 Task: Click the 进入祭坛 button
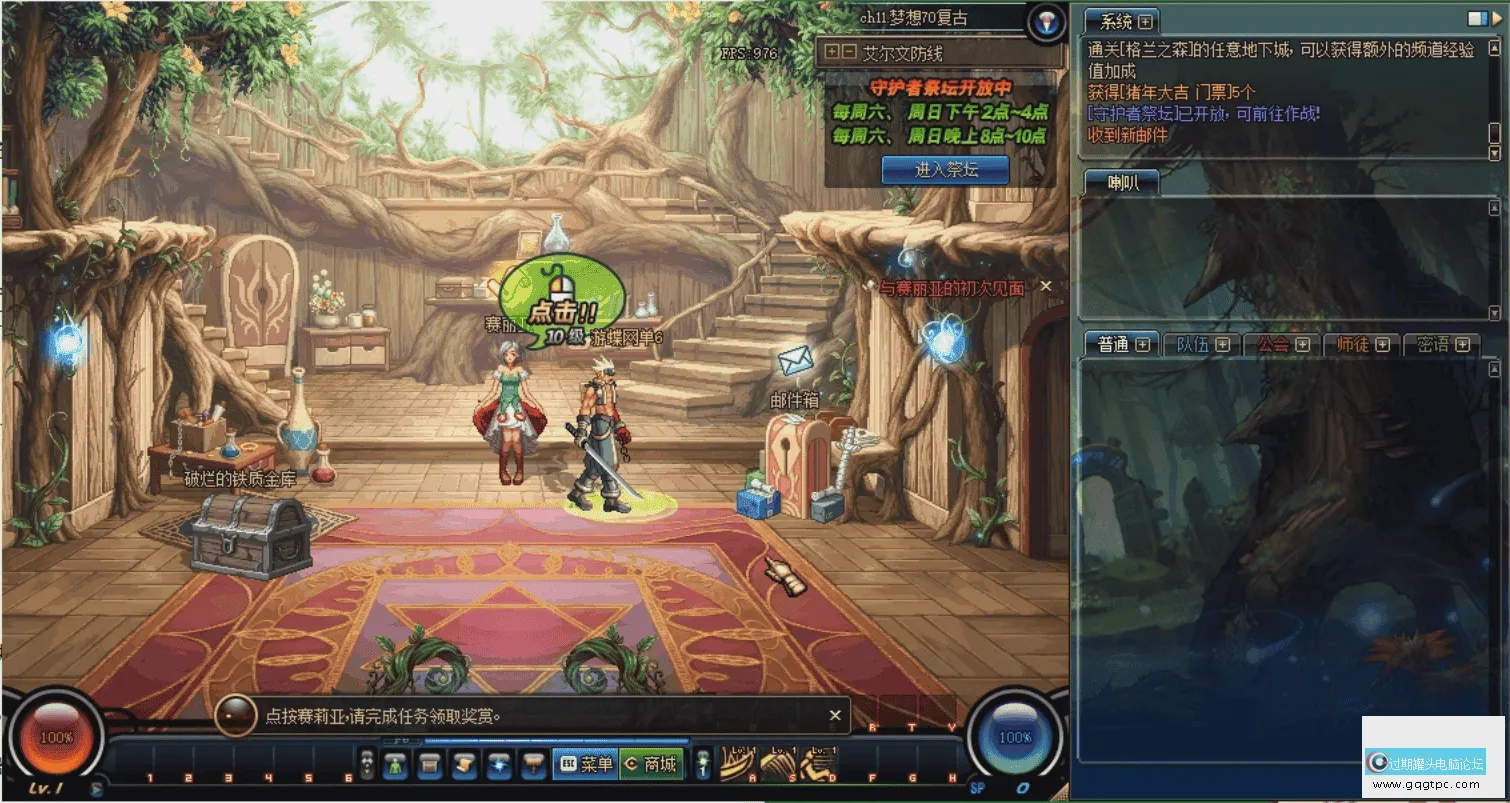pyautogui.click(x=945, y=170)
